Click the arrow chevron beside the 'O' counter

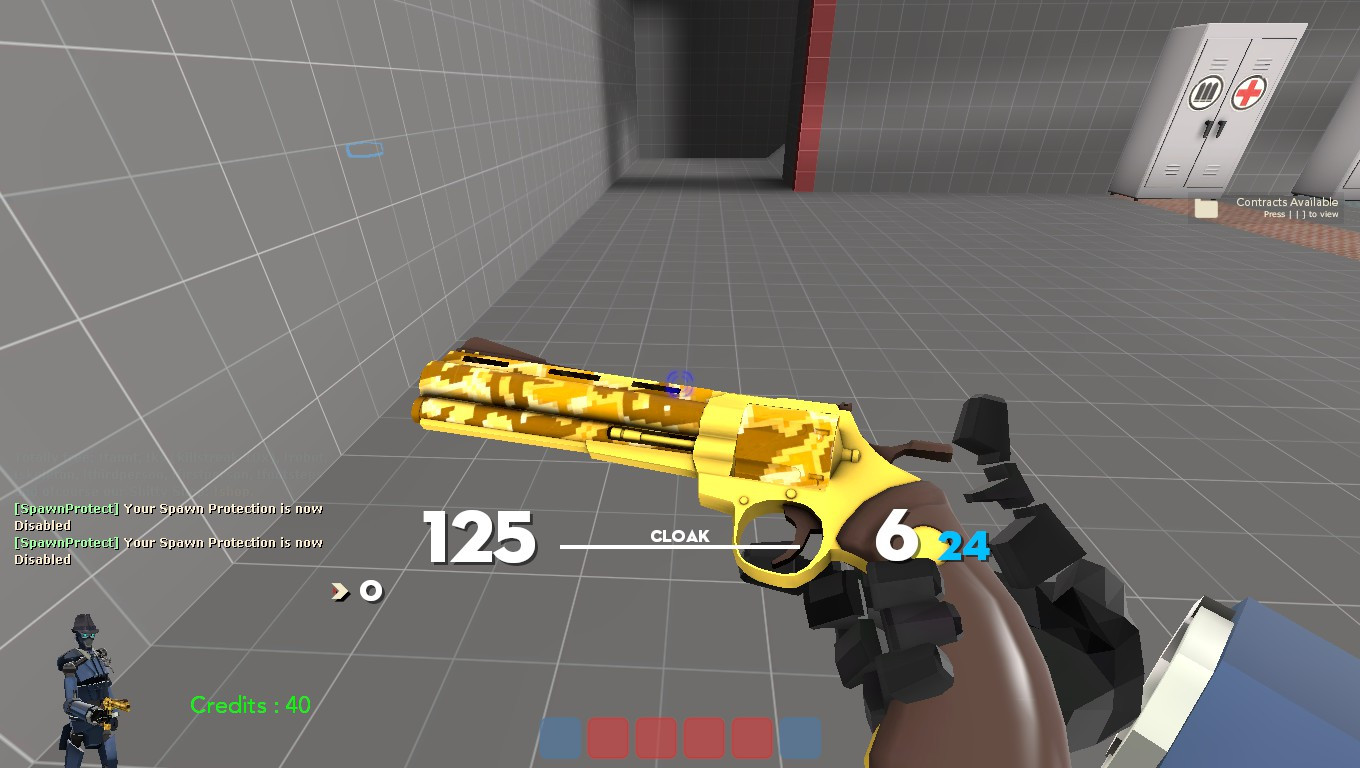pos(338,591)
